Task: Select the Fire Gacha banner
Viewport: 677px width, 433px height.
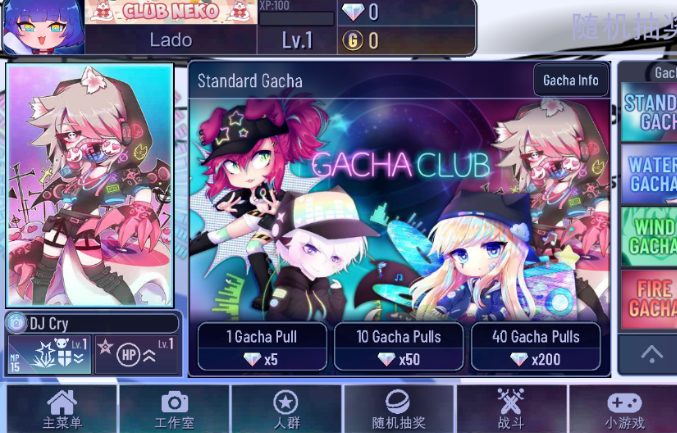Action: pyautogui.click(x=649, y=297)
